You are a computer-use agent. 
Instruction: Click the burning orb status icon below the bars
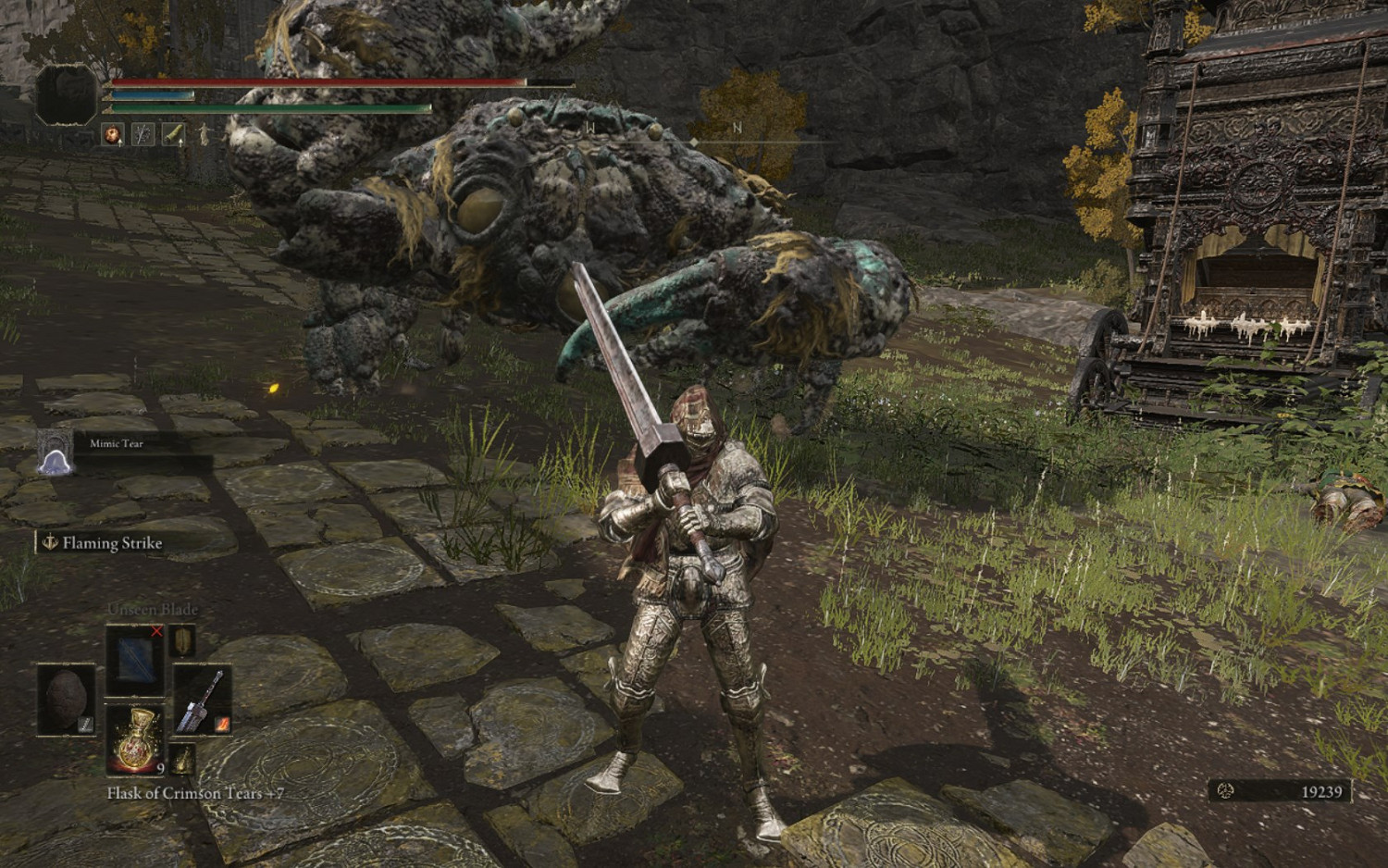point(112,133)
